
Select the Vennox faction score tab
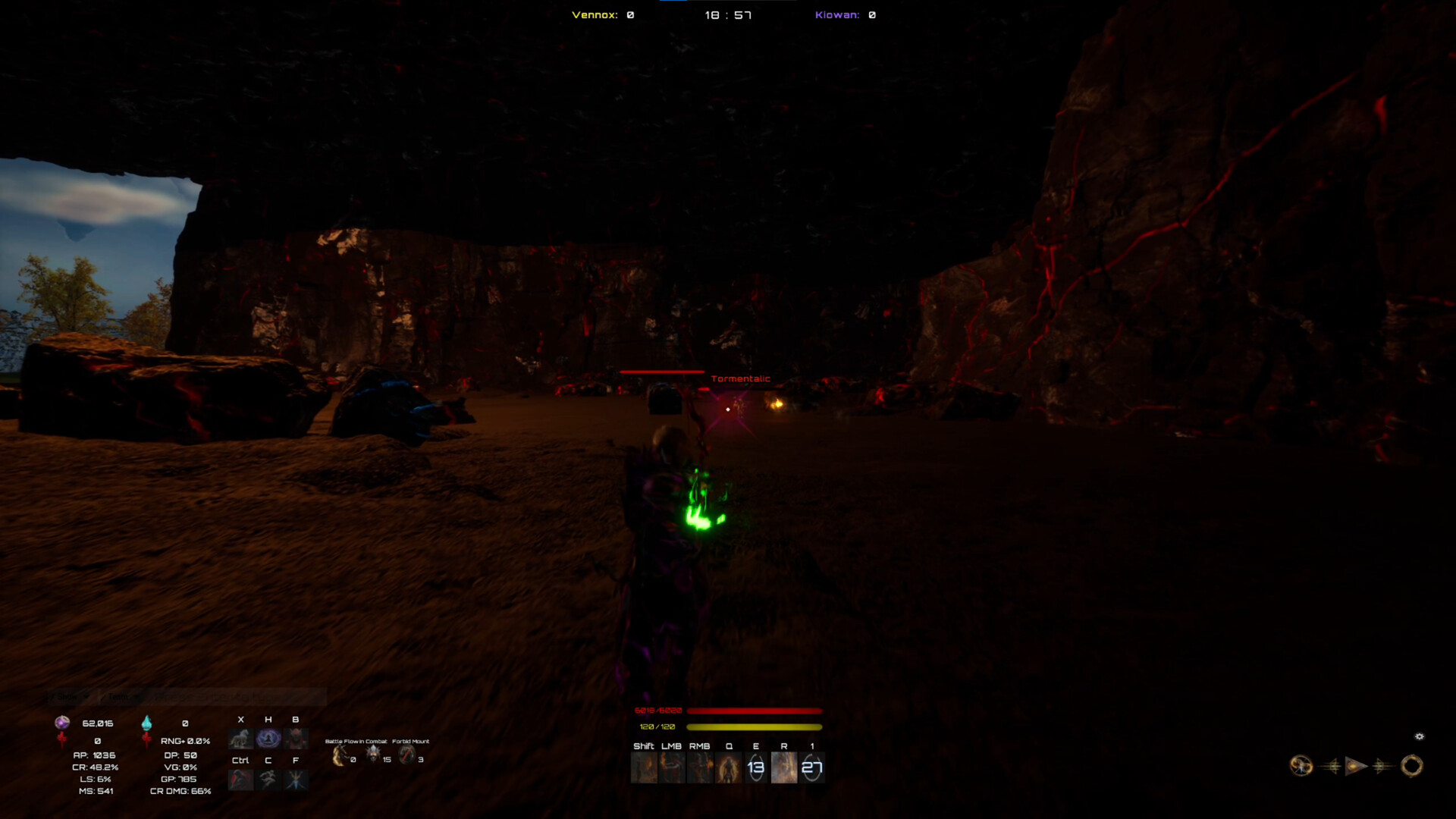click(601, 14)
